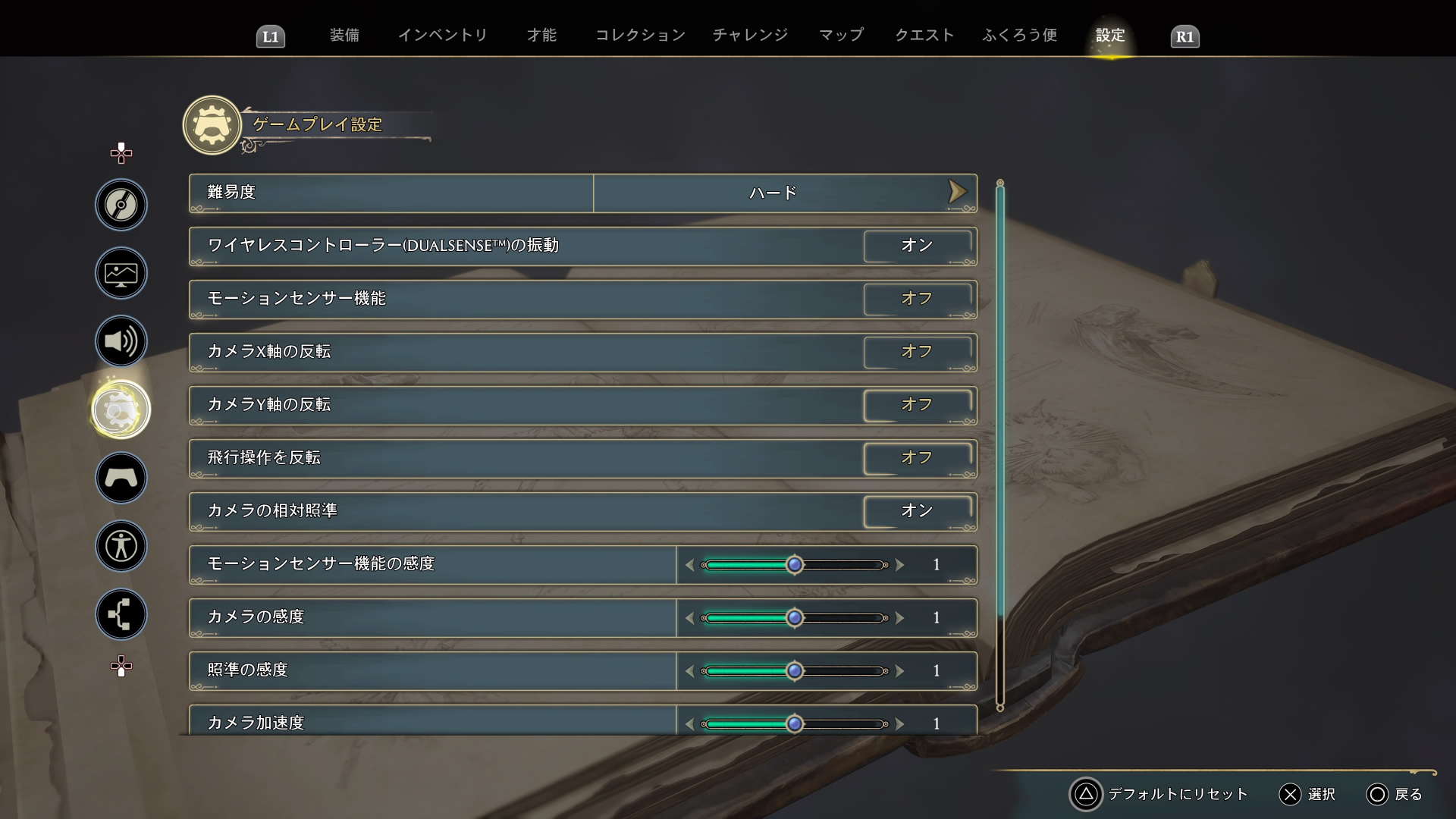The width and height of the screenshot is (1456, 819).
Task: Click the vertical scrollbar on the right
Action: [x=999, y=440]
